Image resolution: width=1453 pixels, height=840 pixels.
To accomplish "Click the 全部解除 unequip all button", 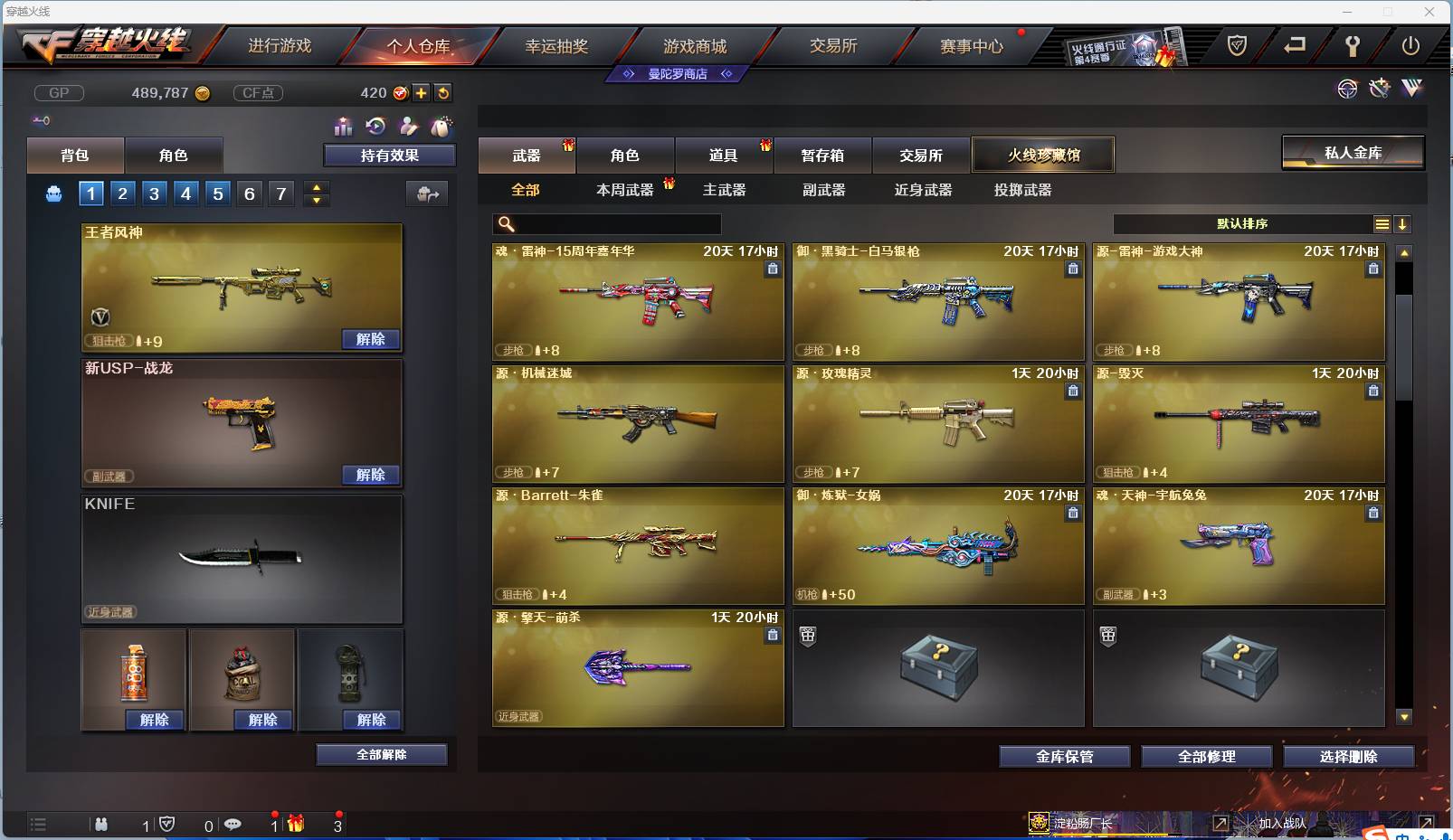I will coord(381,754).
